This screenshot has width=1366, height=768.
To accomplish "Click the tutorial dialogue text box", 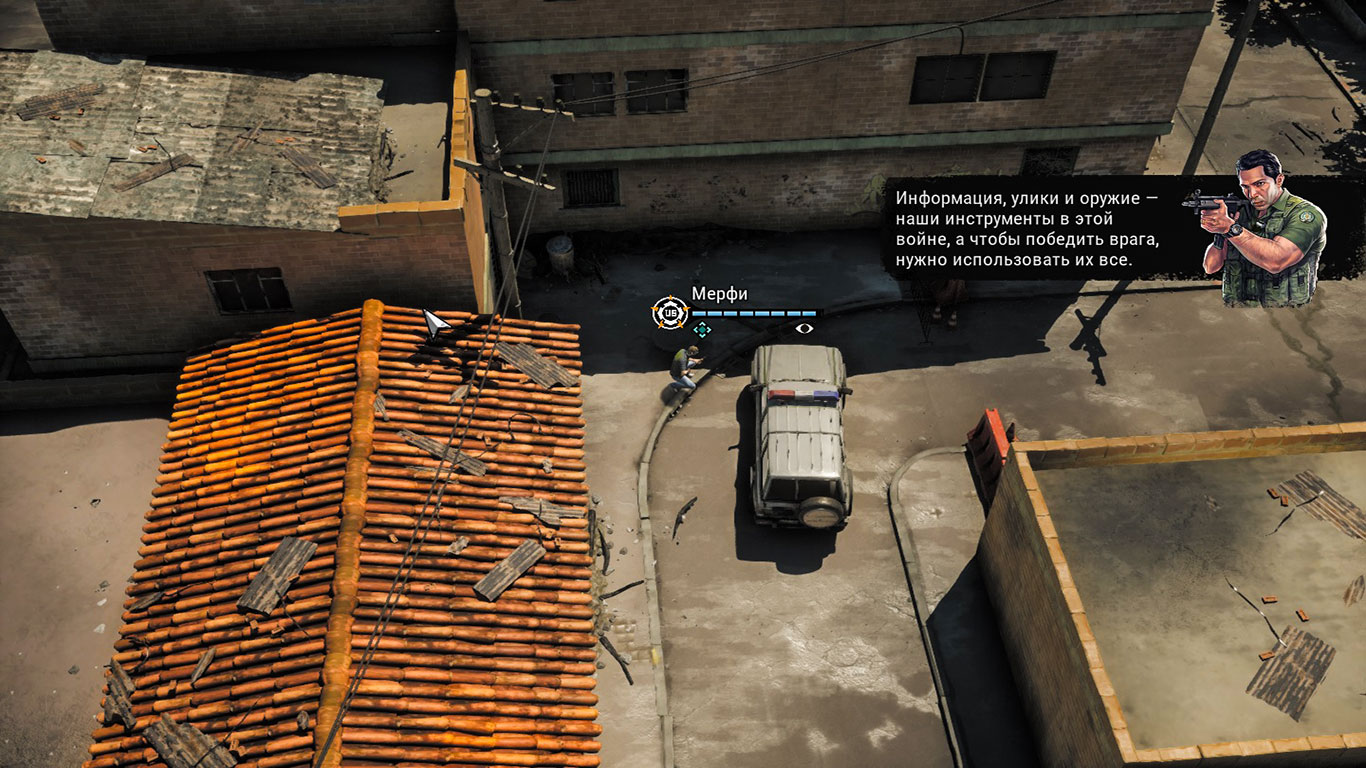I will point(1028,228).
